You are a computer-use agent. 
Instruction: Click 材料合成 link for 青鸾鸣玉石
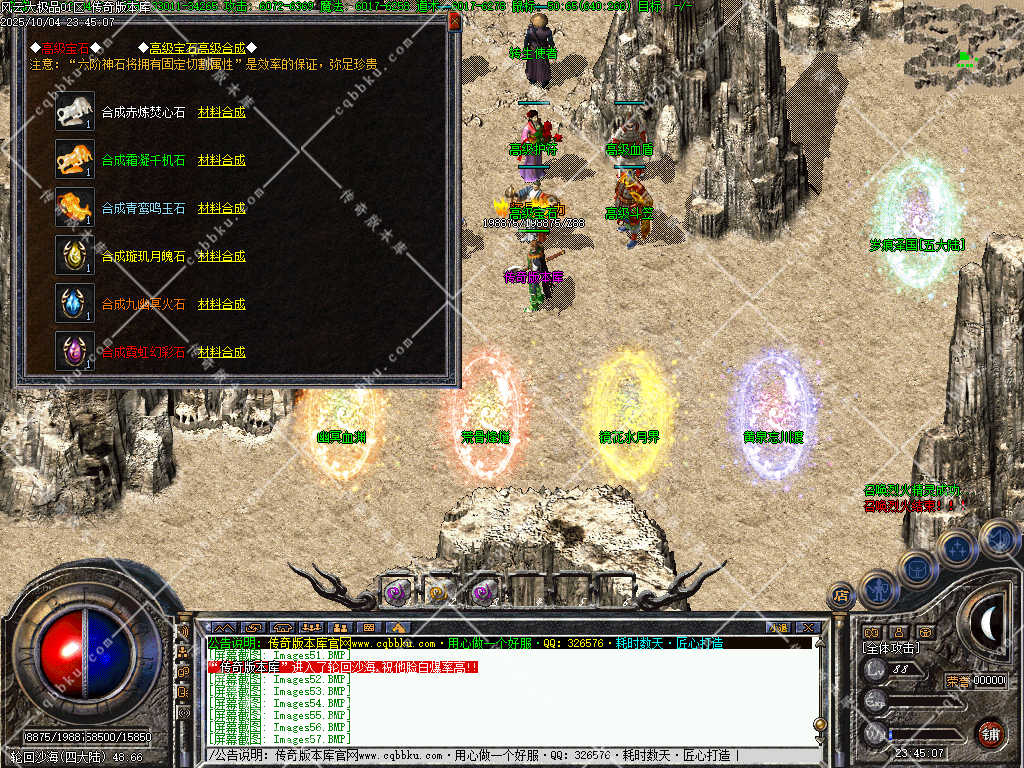221,208
